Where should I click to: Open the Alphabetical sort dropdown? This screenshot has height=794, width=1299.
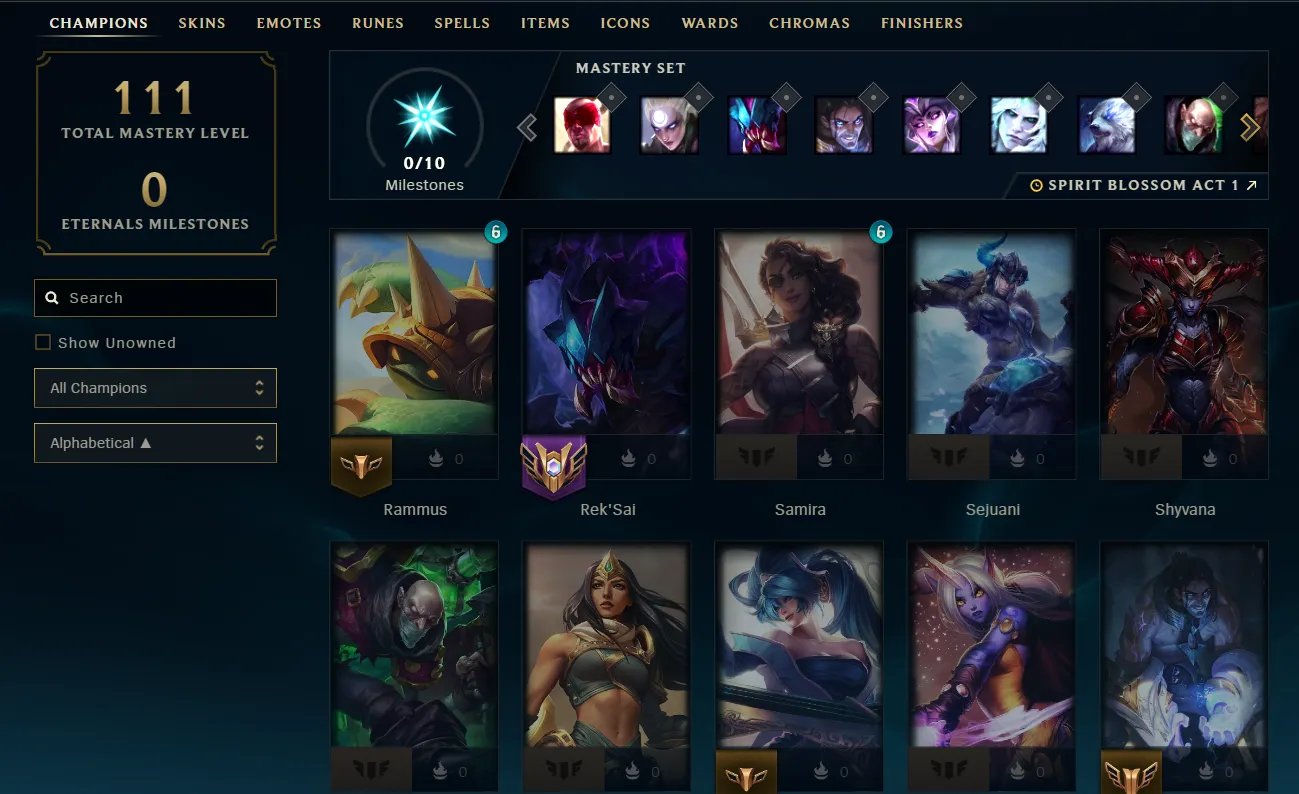tap(155, 443)
